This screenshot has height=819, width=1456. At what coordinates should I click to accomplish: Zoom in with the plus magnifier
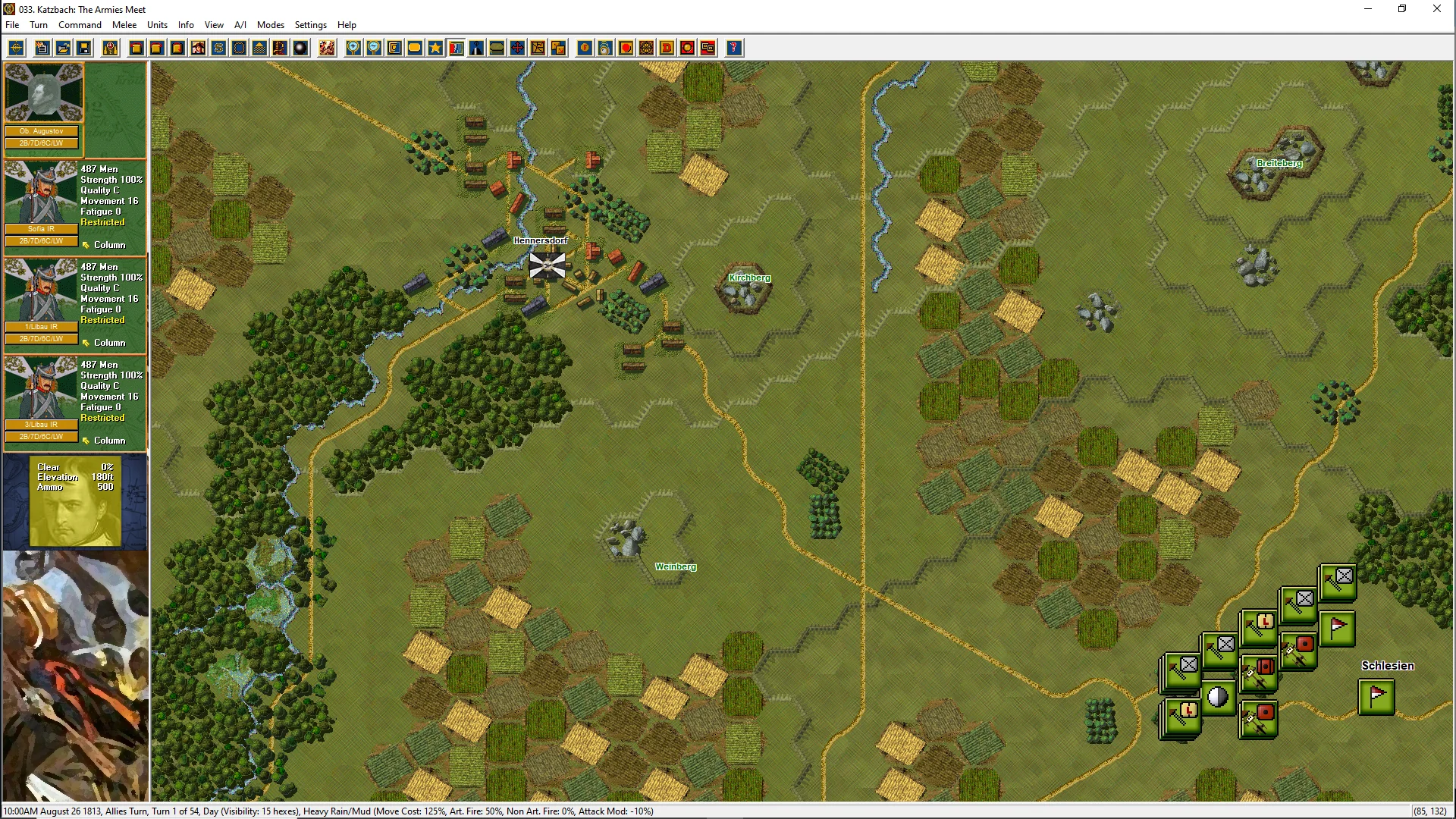click(353, 49)
